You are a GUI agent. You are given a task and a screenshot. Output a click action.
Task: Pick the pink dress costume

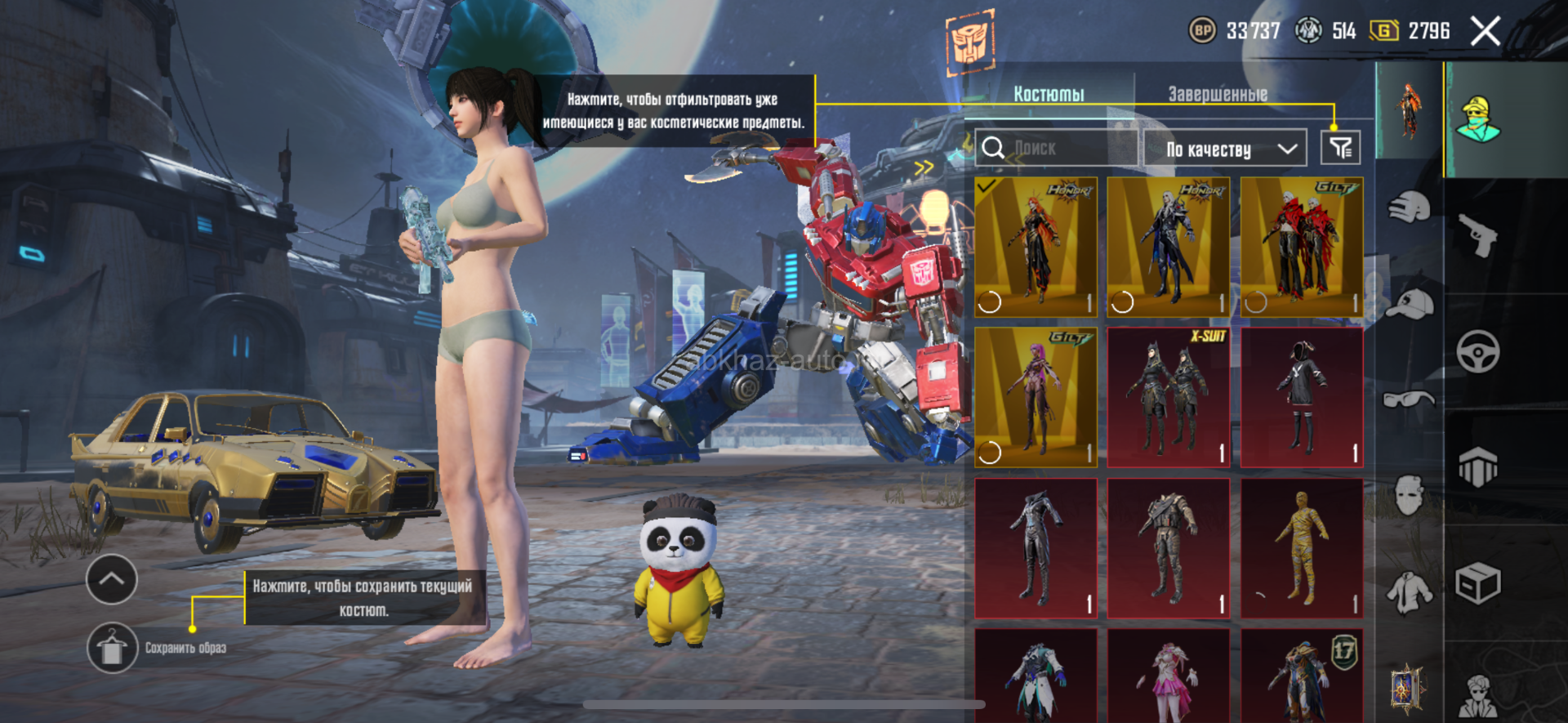point(1168,676)
